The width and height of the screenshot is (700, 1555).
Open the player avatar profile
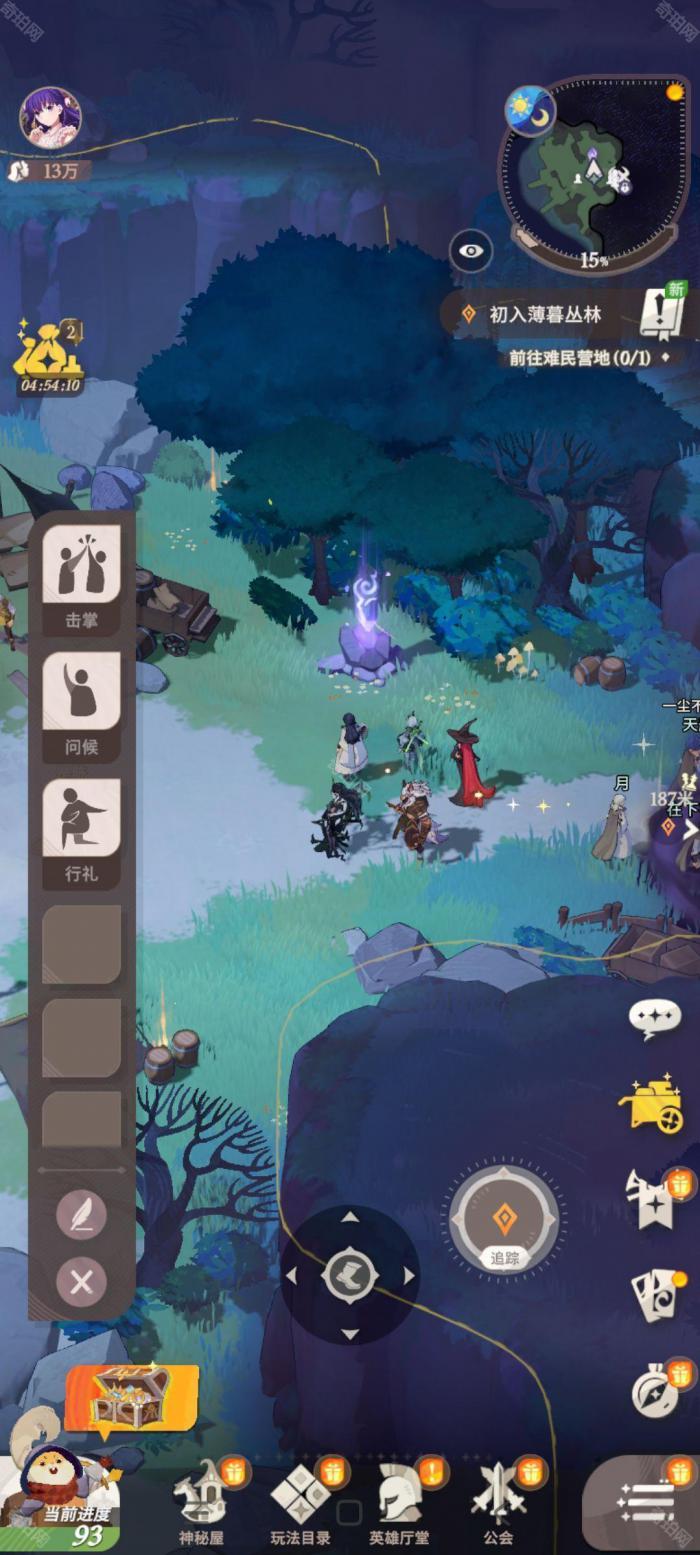pyautogui.click(x=50, y=118)
